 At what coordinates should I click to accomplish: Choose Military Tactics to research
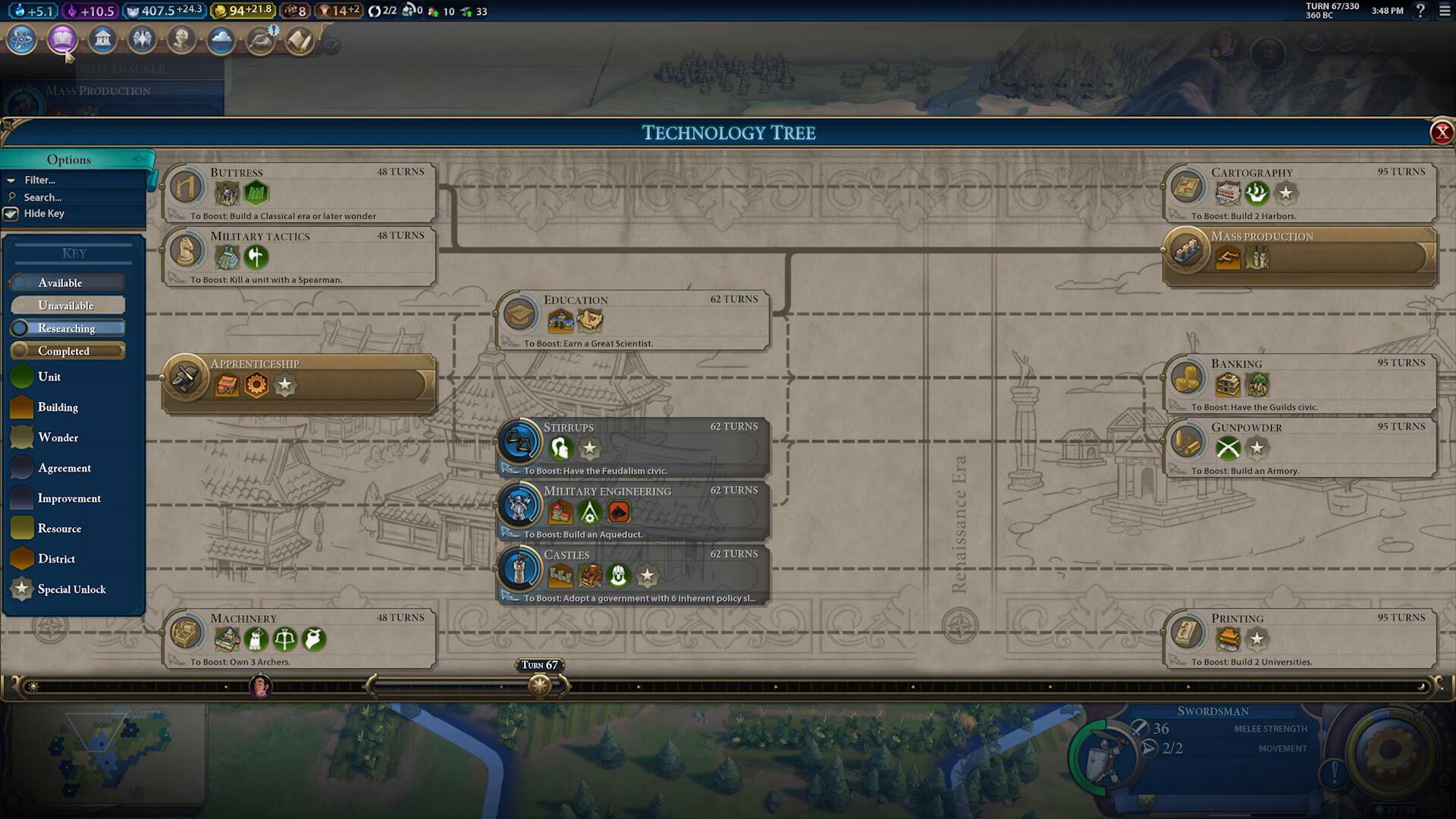(299, 256)
